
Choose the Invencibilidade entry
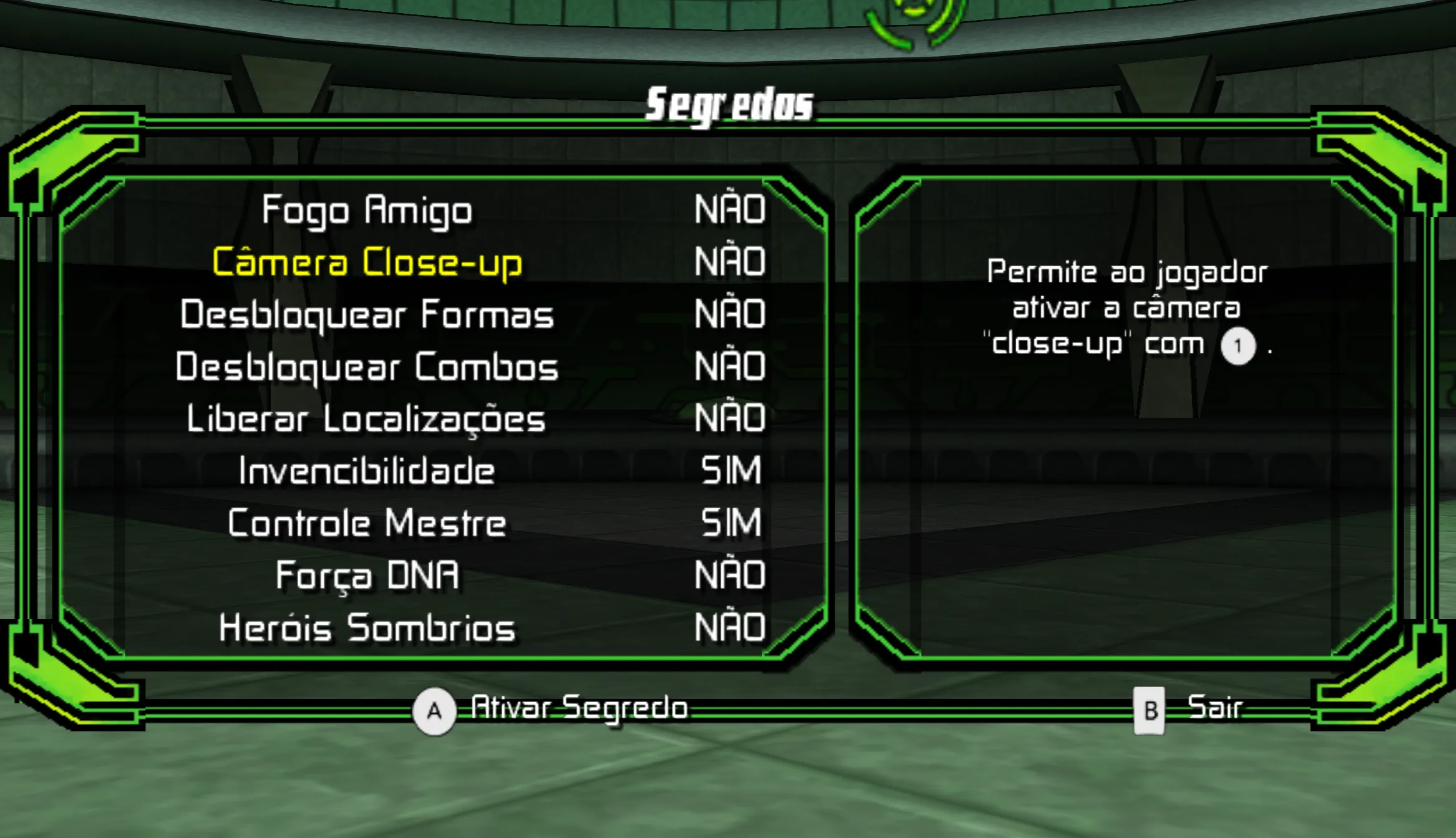point(367,471)
